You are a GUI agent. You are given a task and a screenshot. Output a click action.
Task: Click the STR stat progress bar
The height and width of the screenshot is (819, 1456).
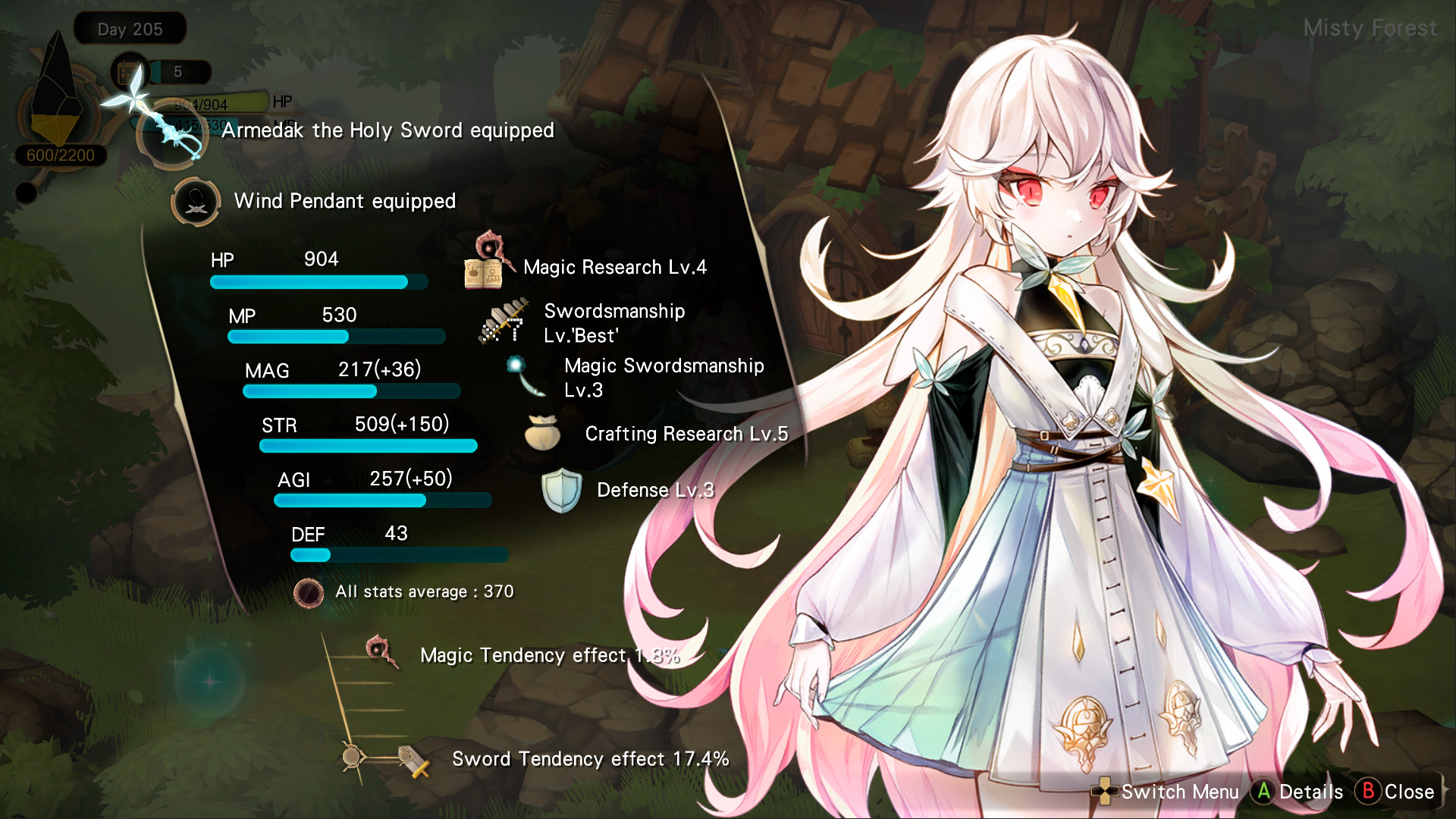pos(368,447)
